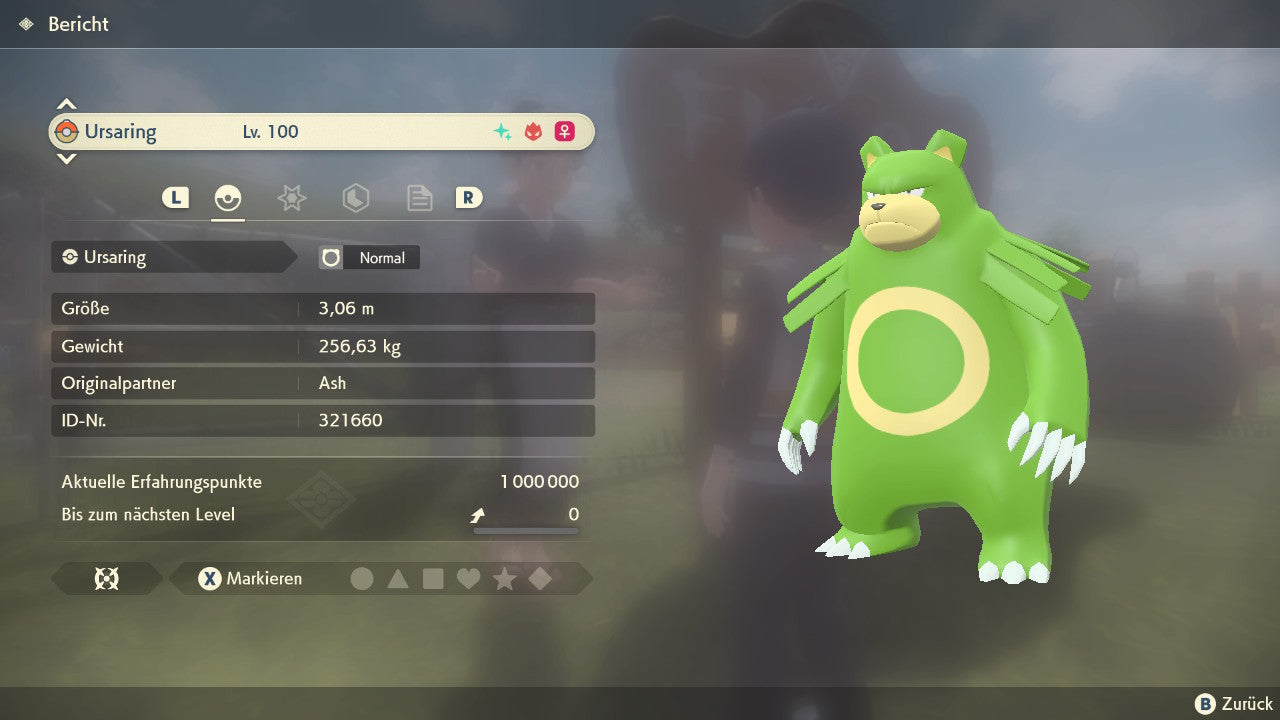Toggle the star marking
This screenshot has height=720, width=1280.
(x=504, y=579)
